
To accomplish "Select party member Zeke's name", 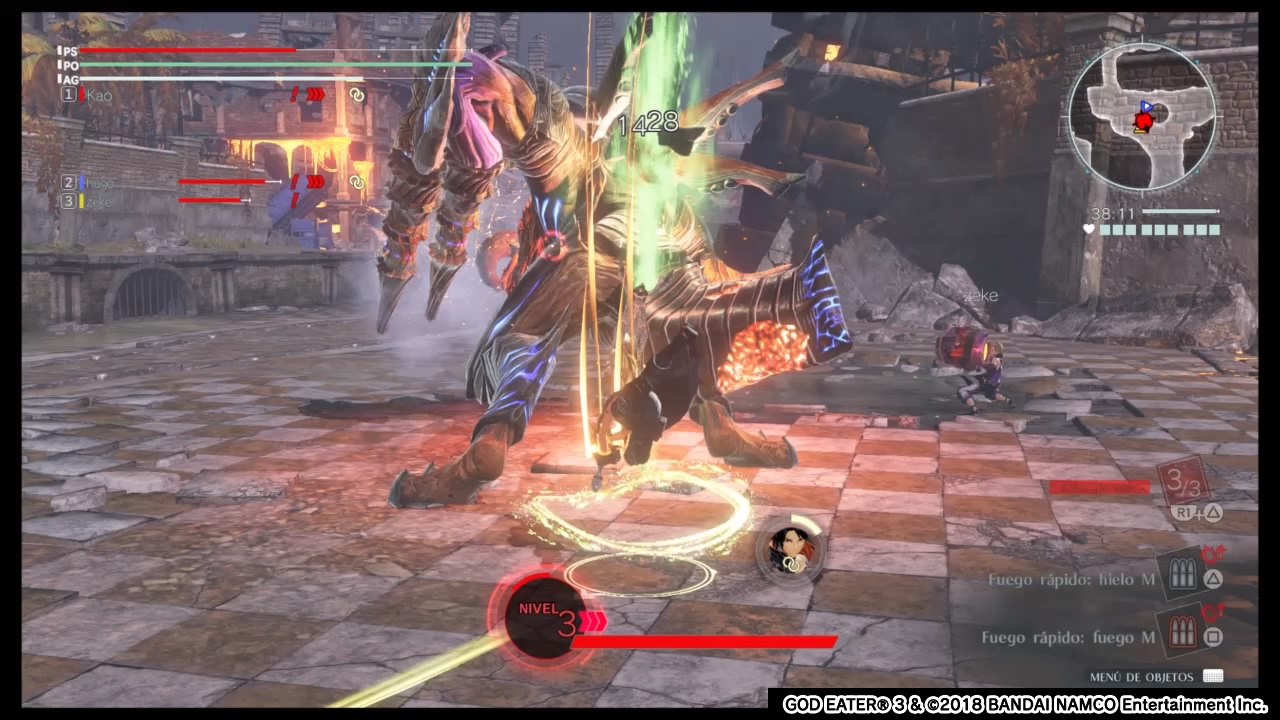I will coord(99,201).
